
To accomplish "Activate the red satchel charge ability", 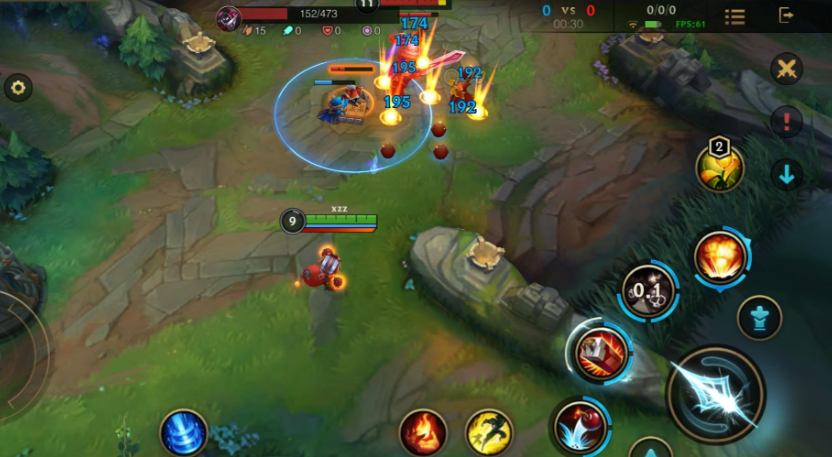I will [600, 351].
